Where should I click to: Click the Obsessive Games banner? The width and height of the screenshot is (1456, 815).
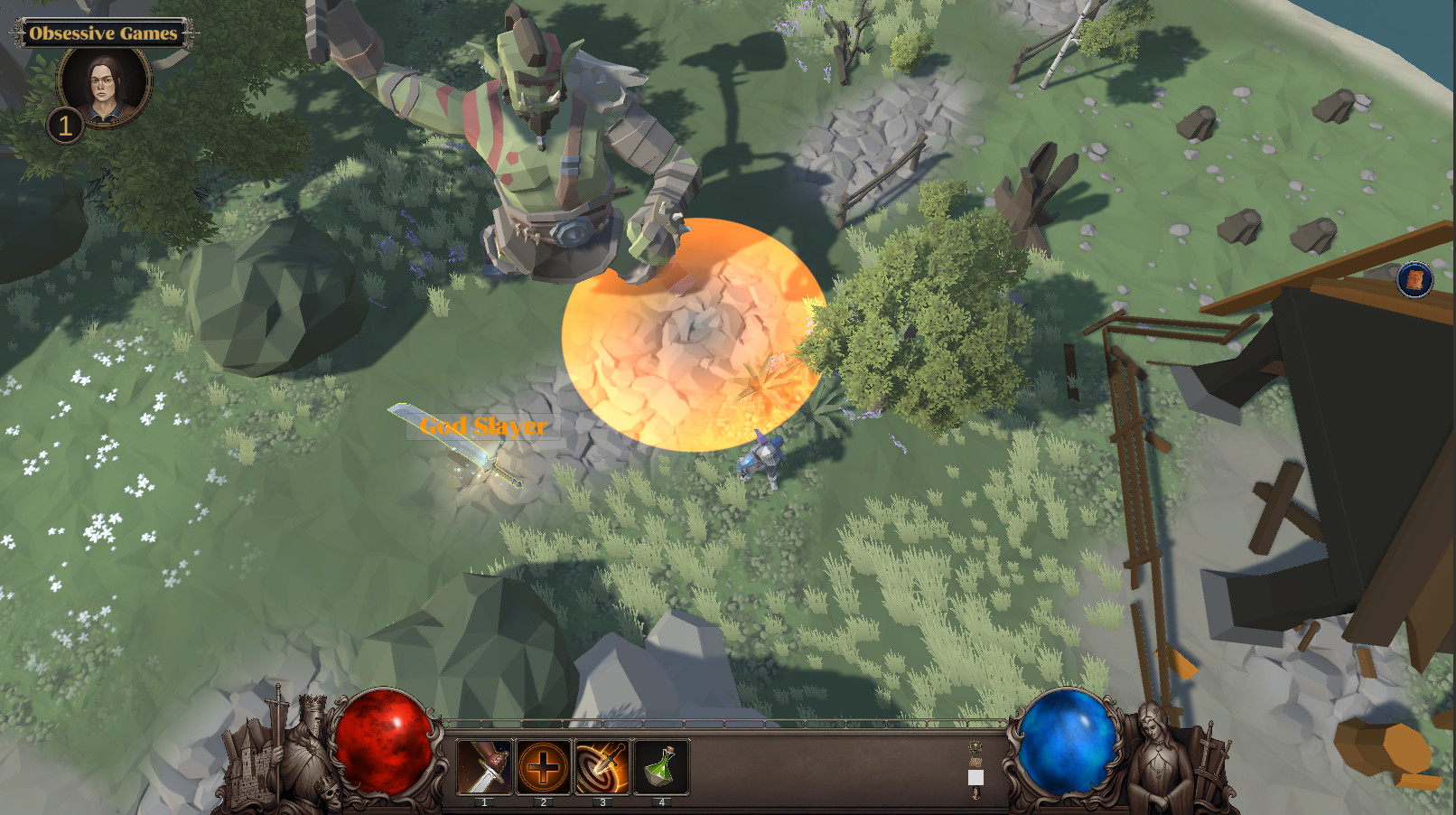[102, 33]
